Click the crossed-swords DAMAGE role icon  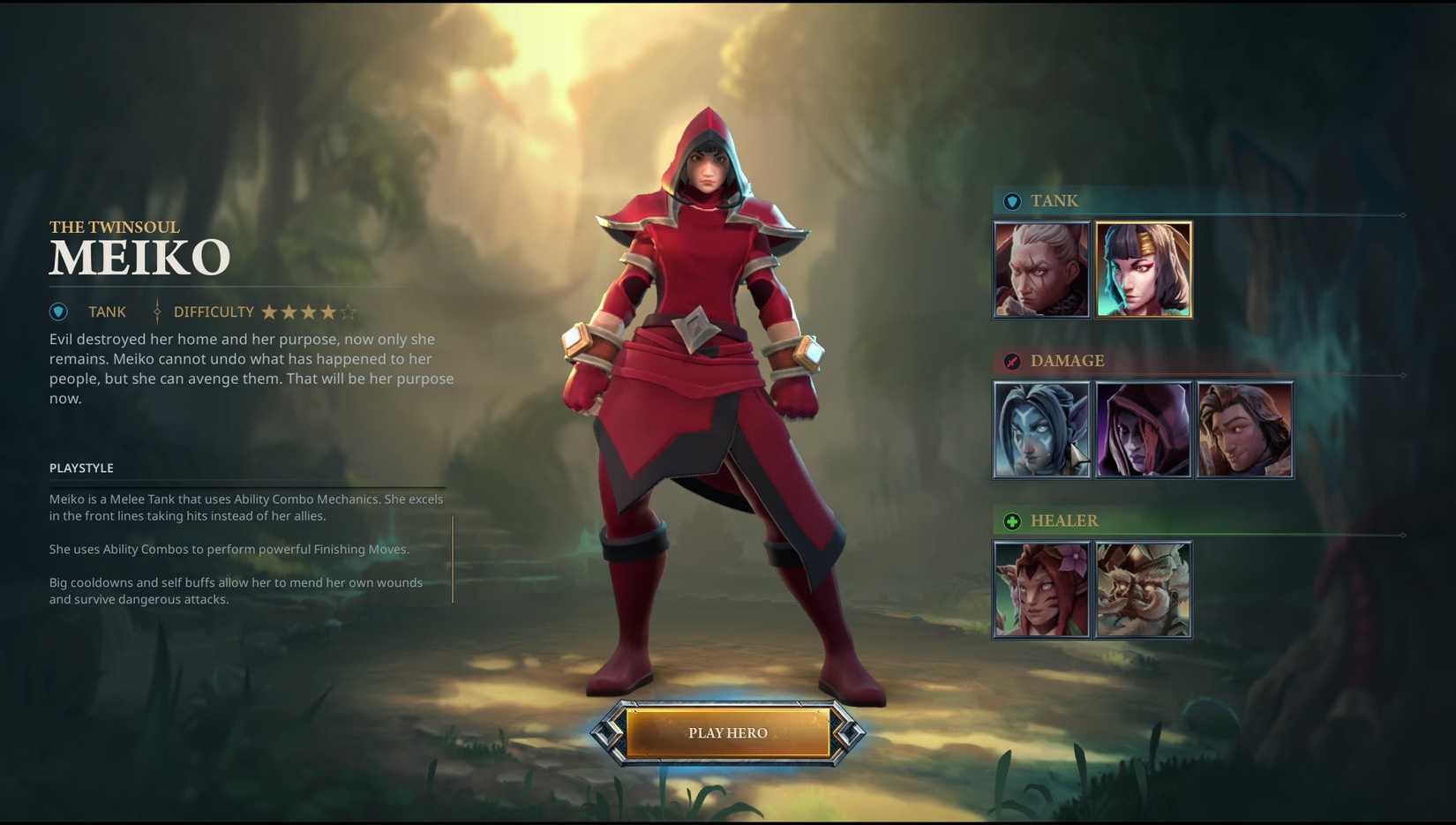(x=1011, y=361)
